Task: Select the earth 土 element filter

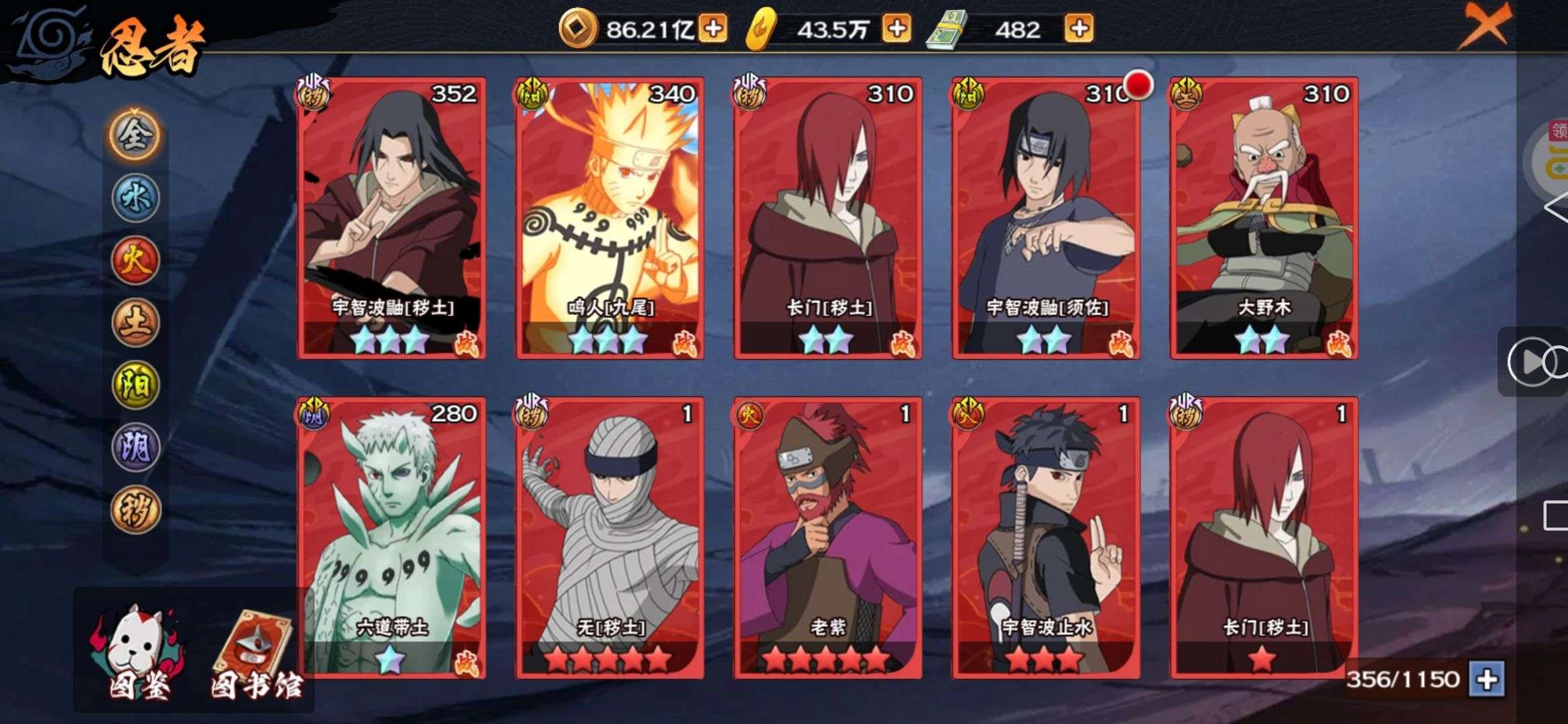Action: 135,322
